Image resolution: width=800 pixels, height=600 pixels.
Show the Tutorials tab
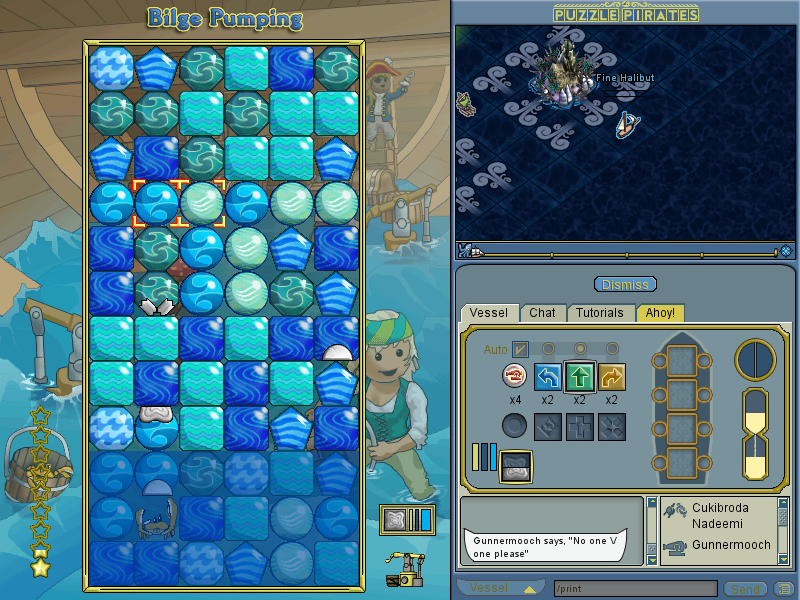600,313
